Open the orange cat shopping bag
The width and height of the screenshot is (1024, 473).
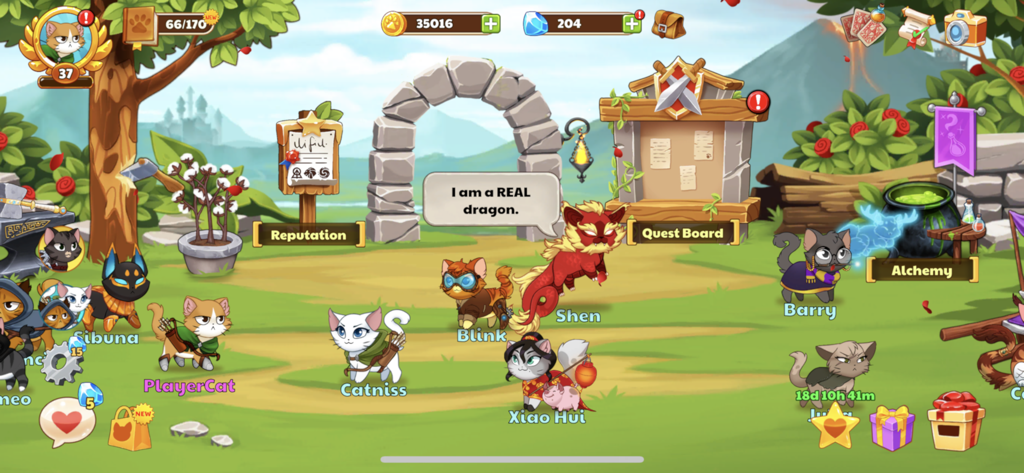coord(130,427)
